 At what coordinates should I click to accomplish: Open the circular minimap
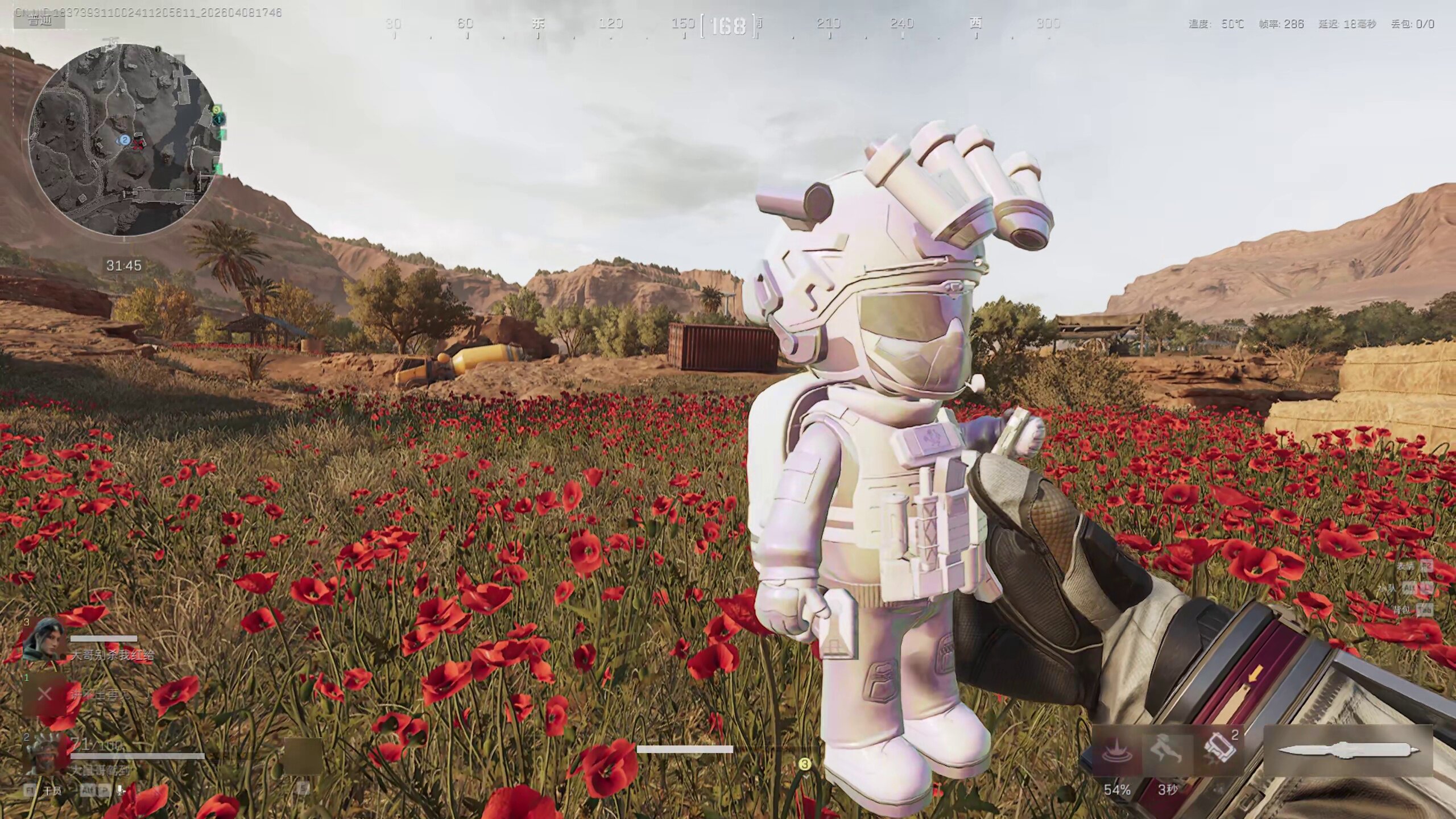coord(124,140)
